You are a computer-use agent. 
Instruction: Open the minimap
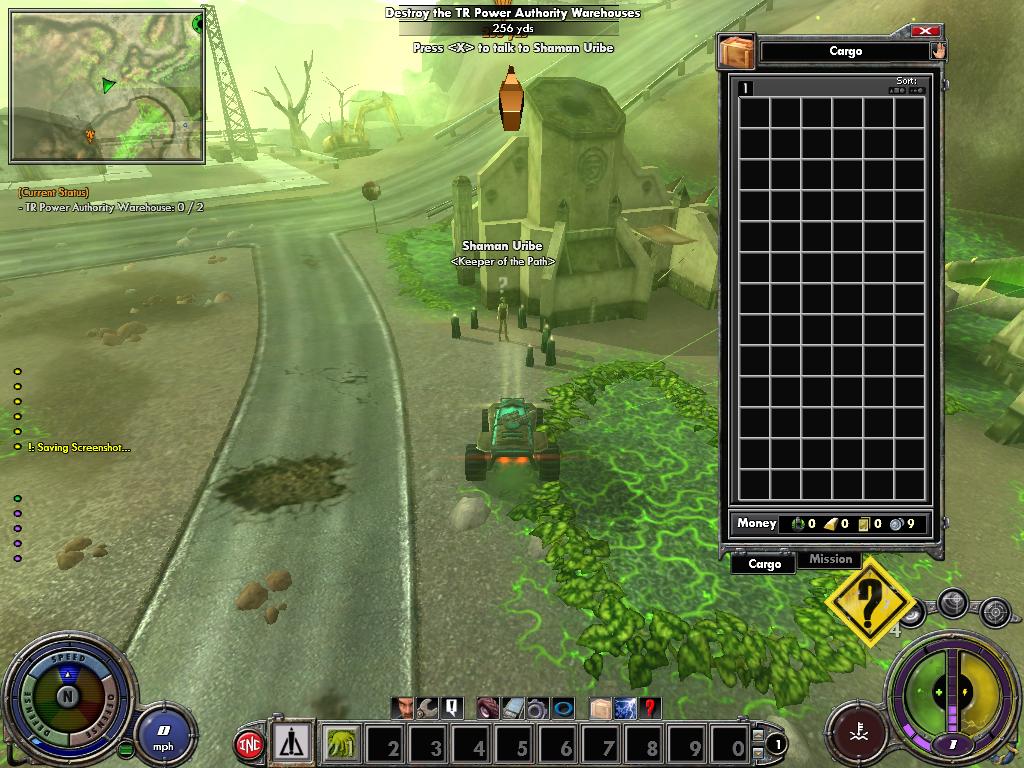[107, 86]
